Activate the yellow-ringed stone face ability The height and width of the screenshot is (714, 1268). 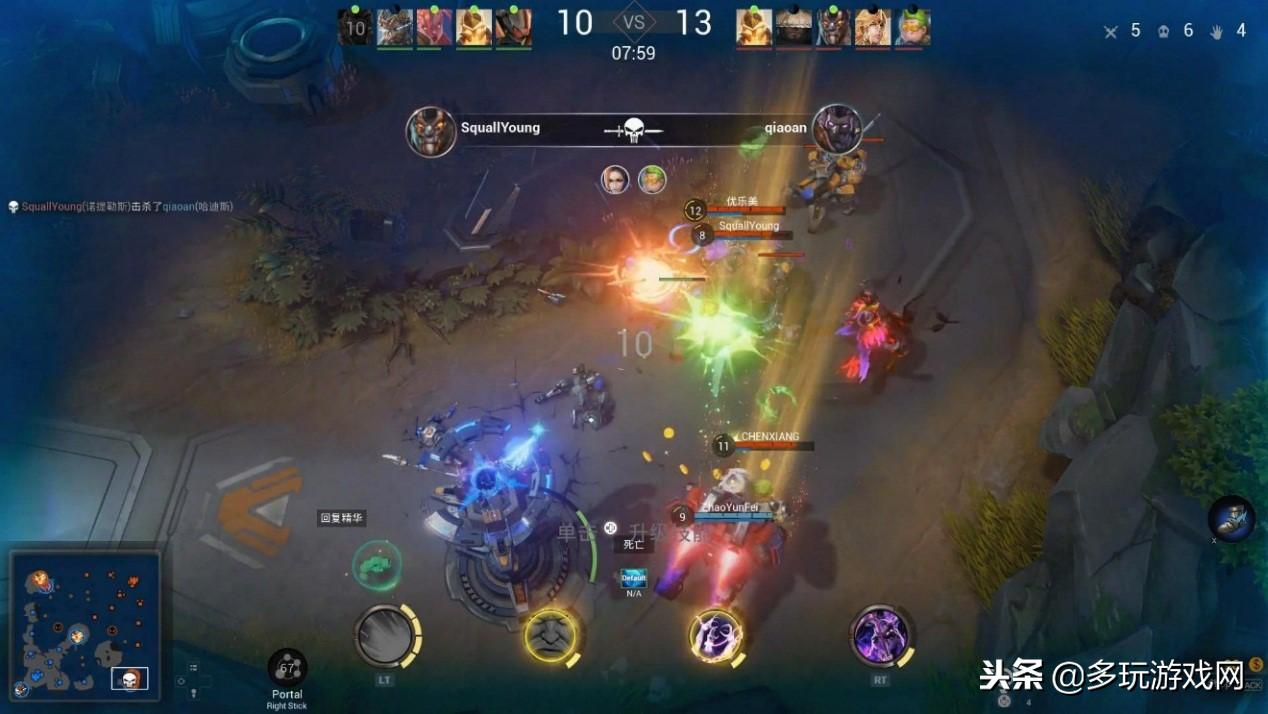(x=551, y=636)
